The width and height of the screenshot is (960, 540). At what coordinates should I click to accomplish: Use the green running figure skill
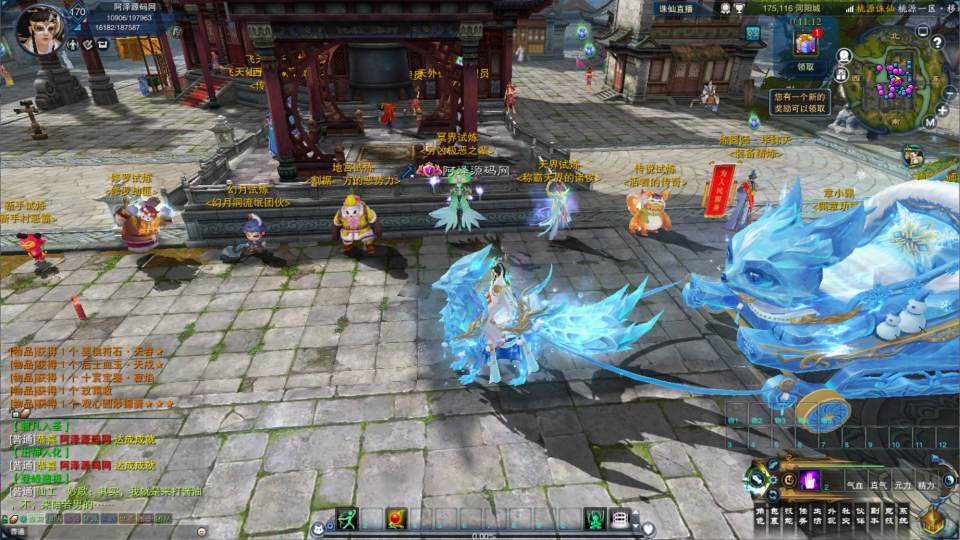347,519
